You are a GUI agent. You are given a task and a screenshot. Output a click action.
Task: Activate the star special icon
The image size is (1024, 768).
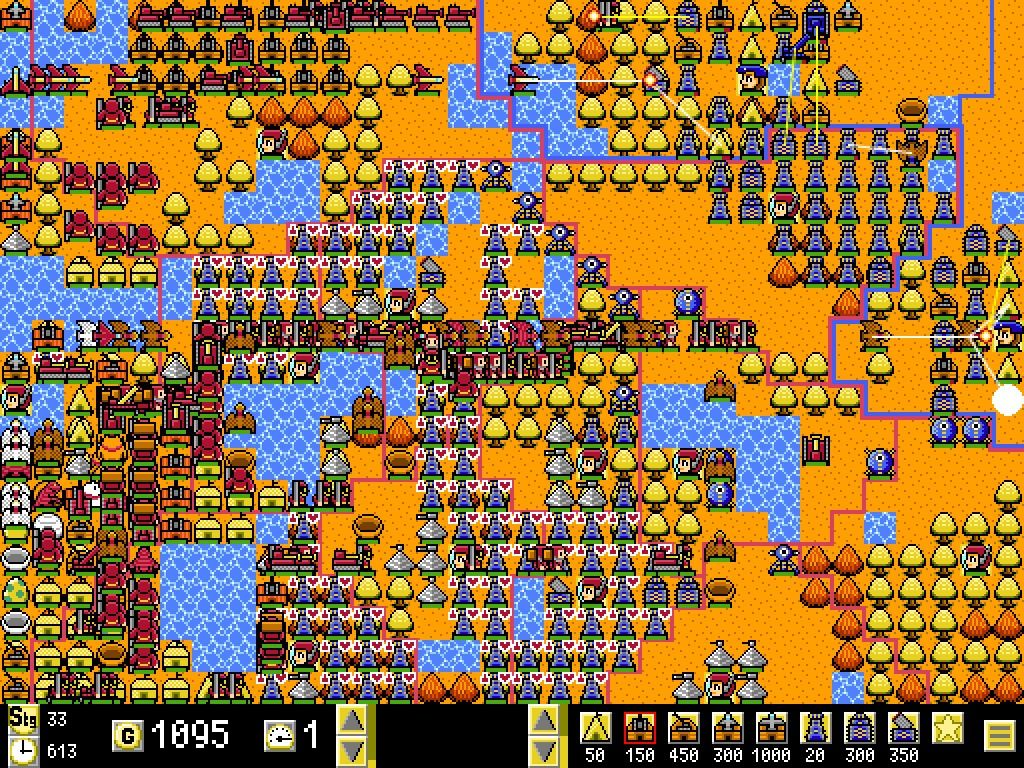pyautogui.click(x=948, y=728)
